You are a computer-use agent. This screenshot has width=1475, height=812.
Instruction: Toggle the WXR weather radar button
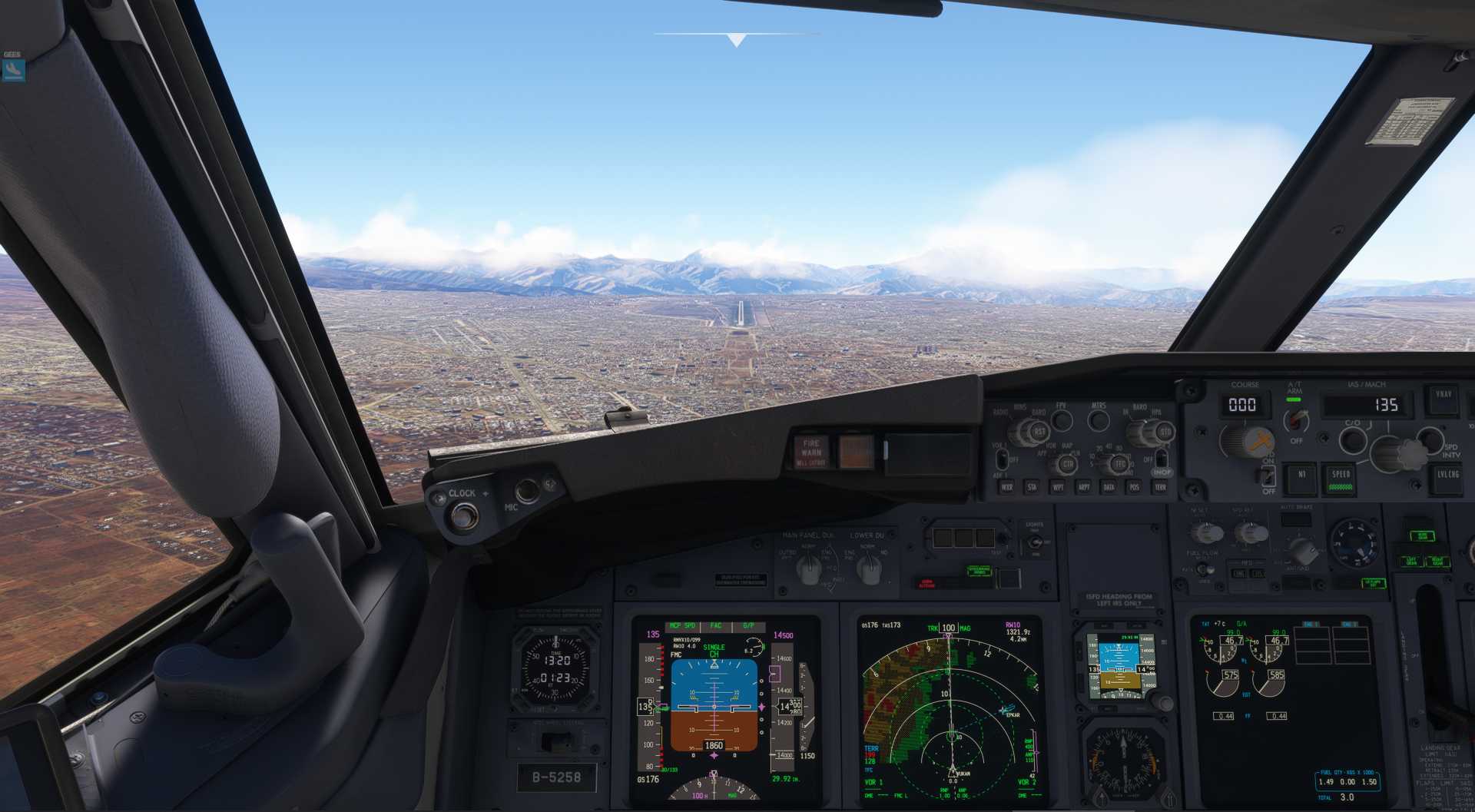coord(1006,487)
